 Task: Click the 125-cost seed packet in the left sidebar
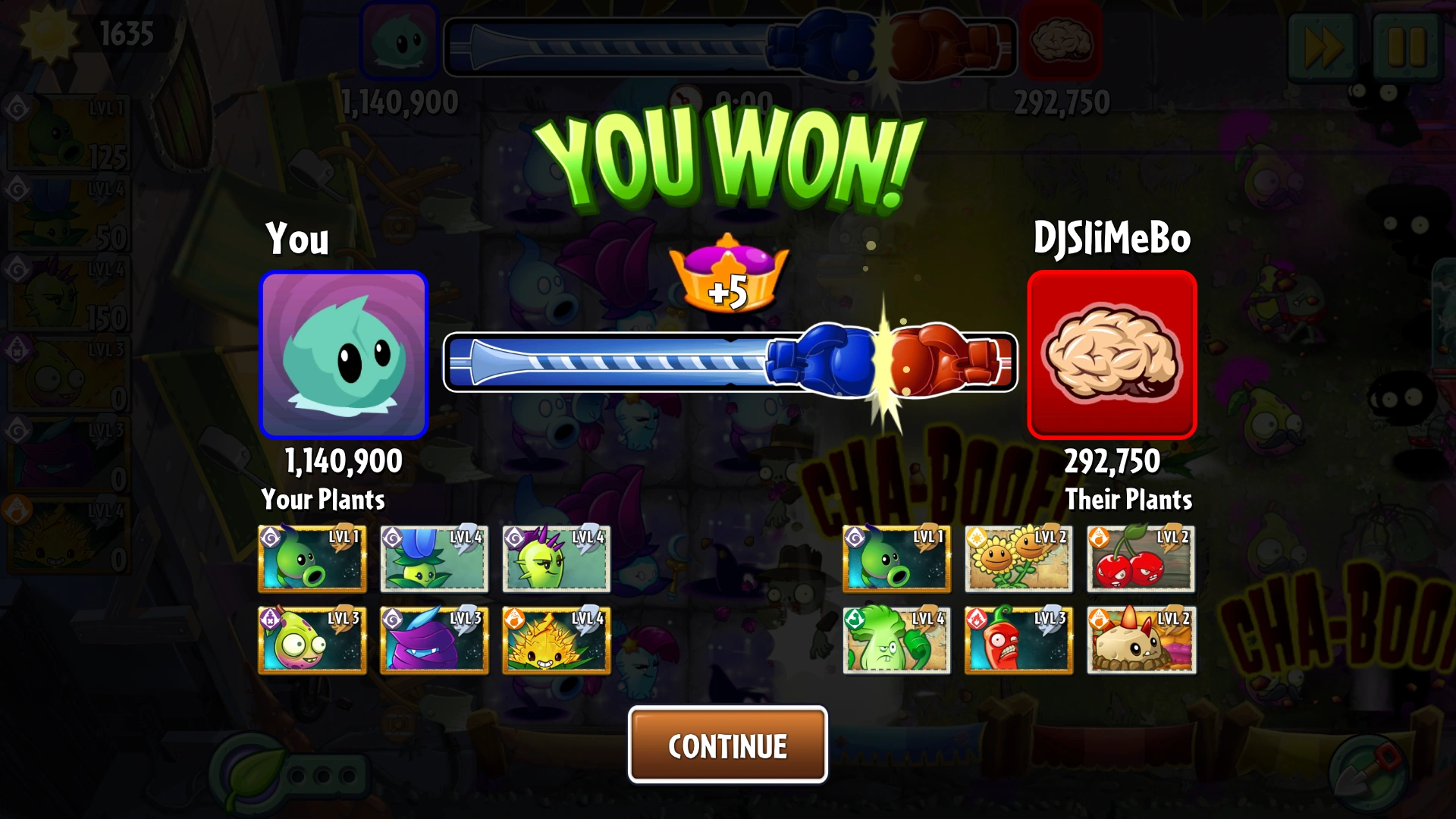tap(68, 133)
